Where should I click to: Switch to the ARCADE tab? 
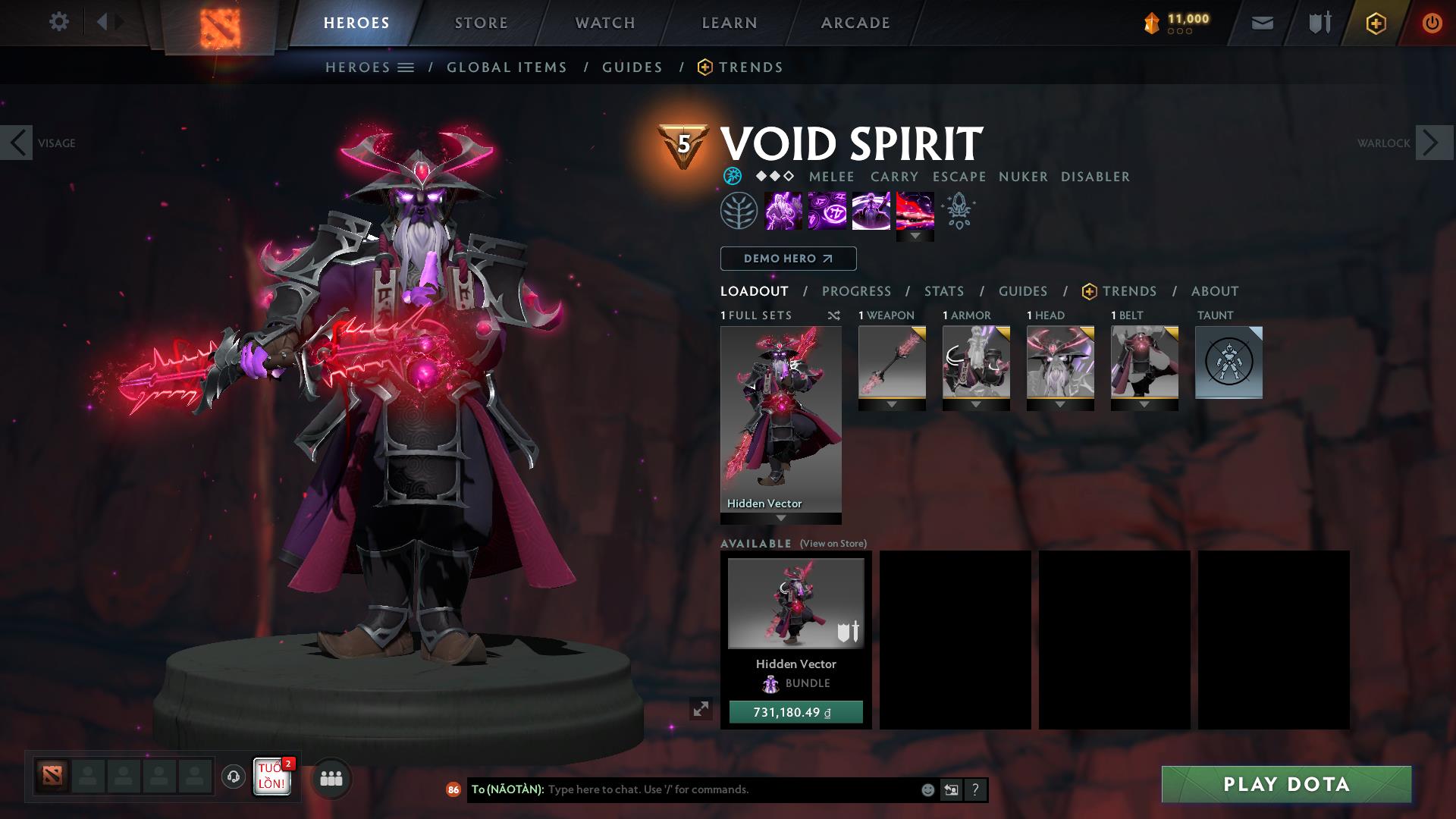(855, 22)
